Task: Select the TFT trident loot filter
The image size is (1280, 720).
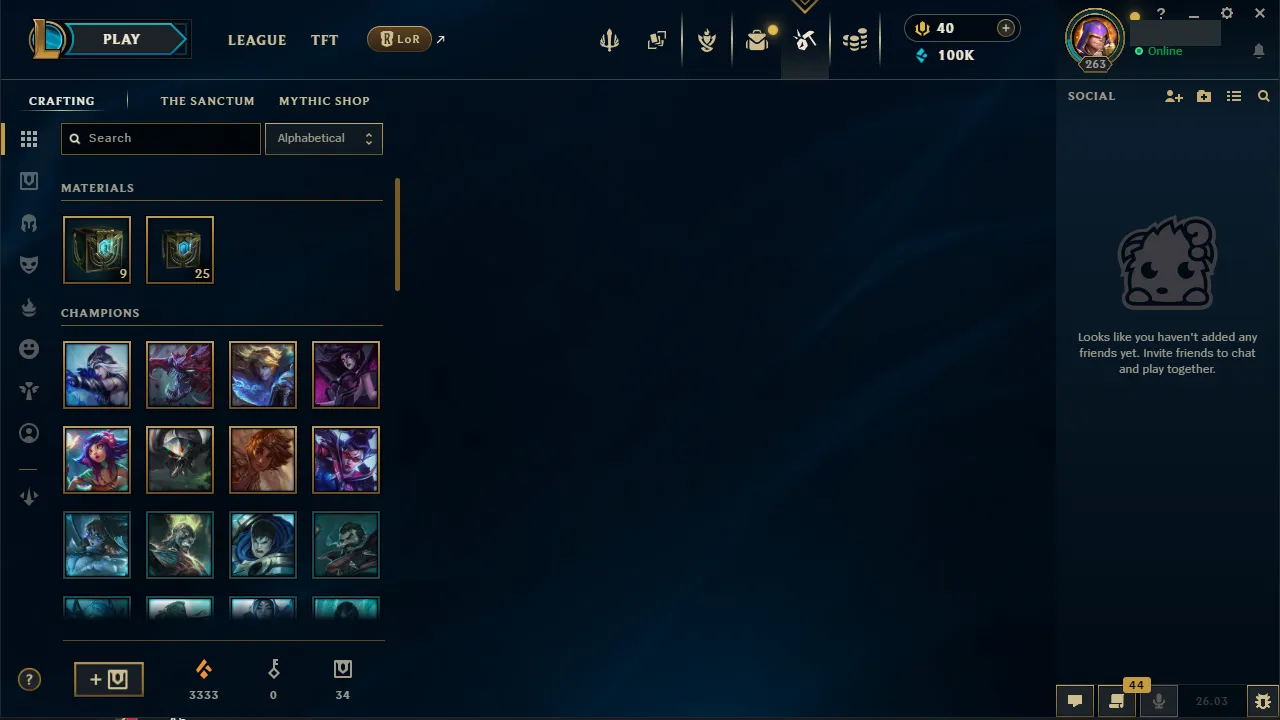Action: point(29,391)
